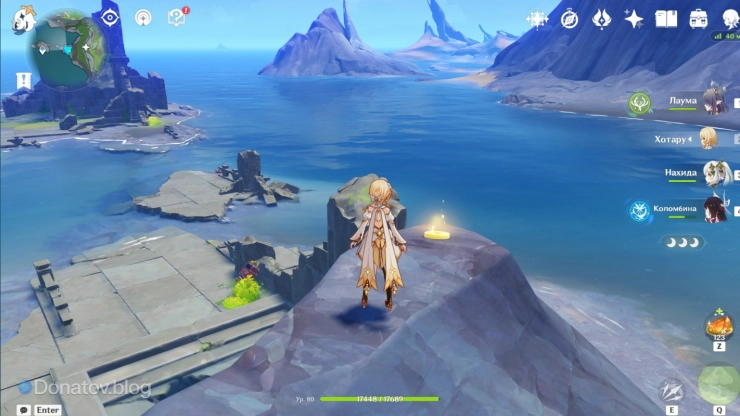The height and width of the screenshot is (416, 740).
Task: Click the eye-shaped elemental sight icon
Action: click(110, 17)
